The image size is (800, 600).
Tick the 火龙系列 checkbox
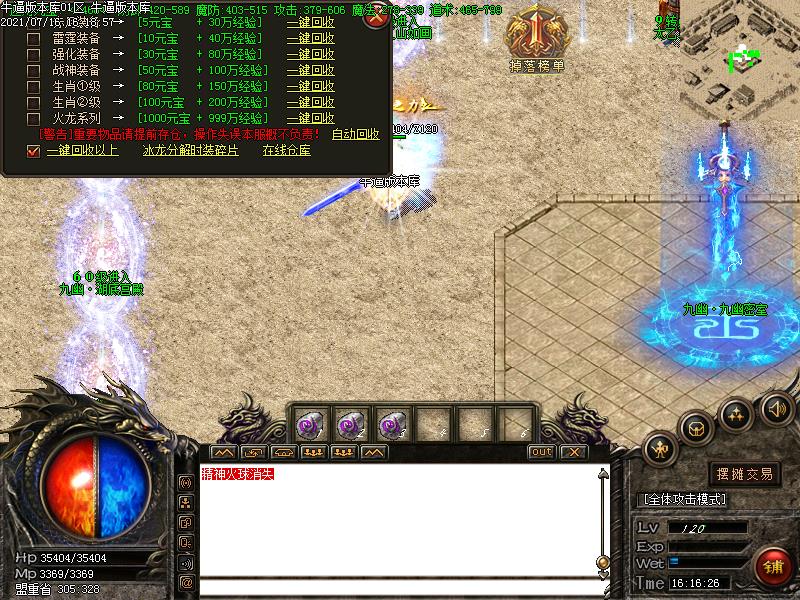(33, 119)
